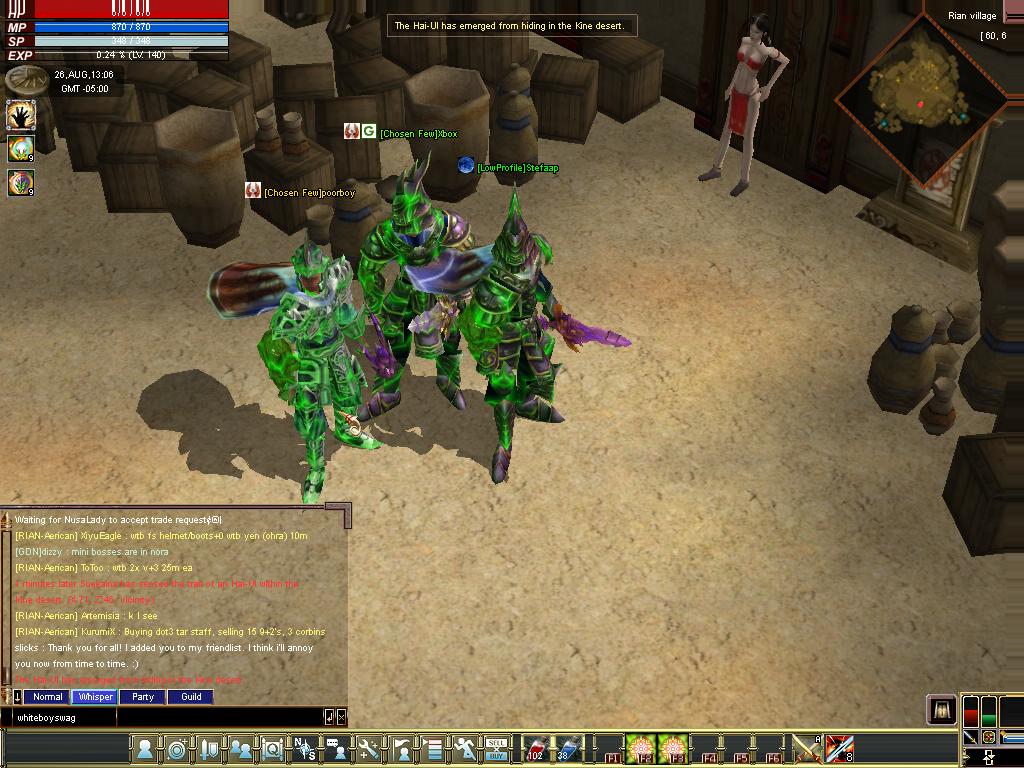1024x768 pixels.
Task: Open the character profile icon in toolbar
Action: coord(145,748)
